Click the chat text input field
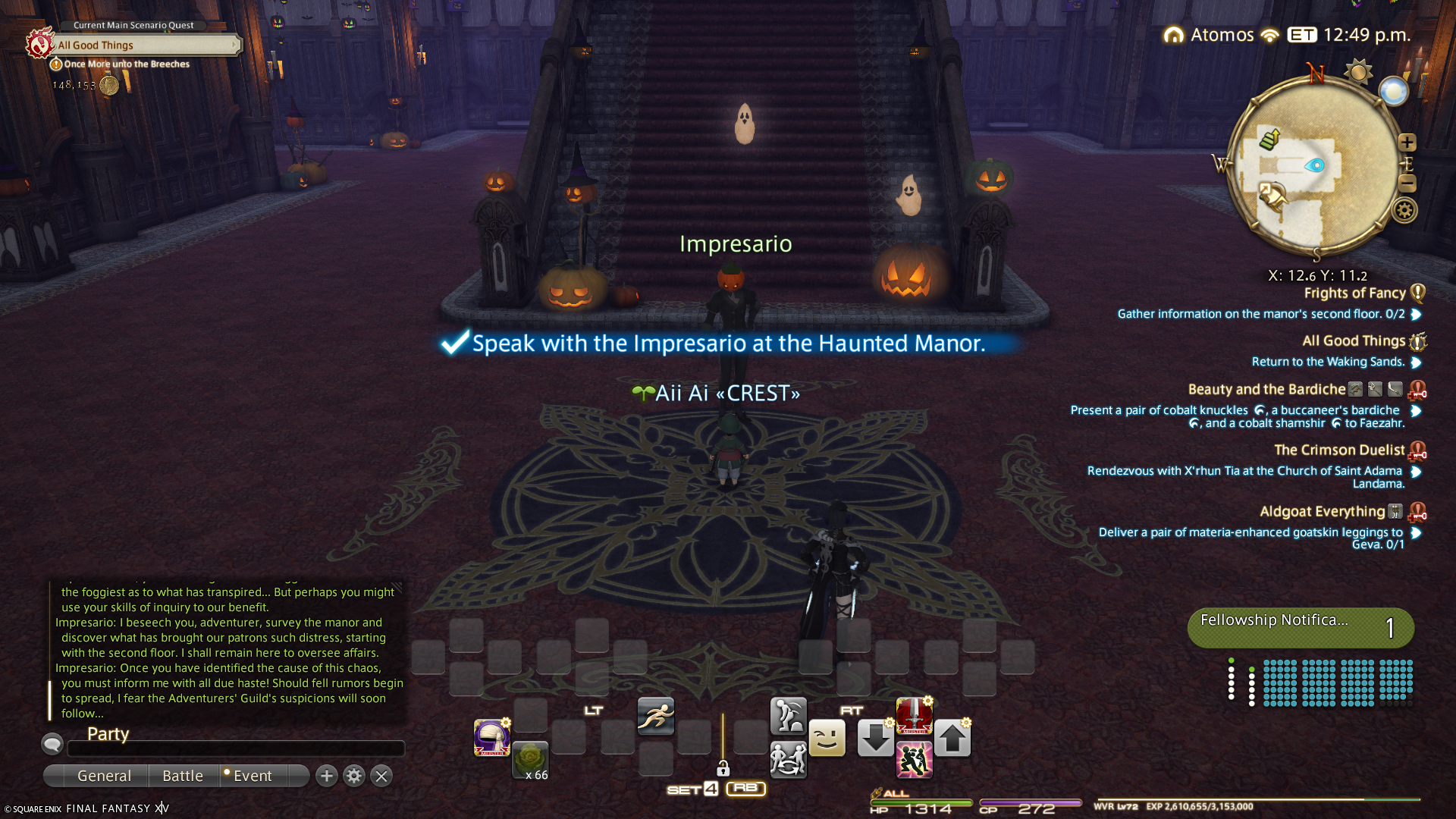This screenshot has width=1456, height=819. (236, 749)
